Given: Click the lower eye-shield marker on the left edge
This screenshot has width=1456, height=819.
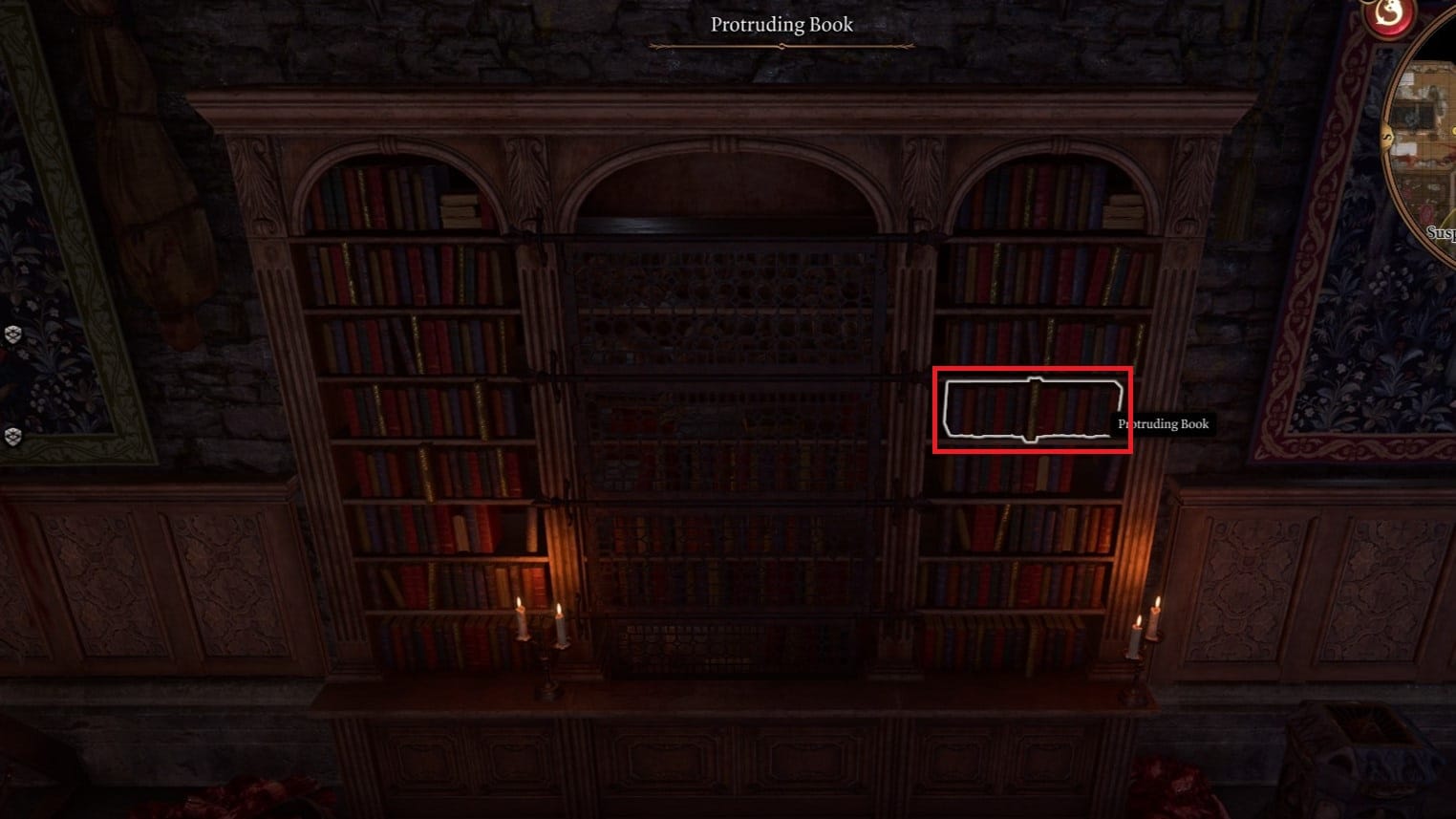Looking at the screenshot, I should [13, 436].
